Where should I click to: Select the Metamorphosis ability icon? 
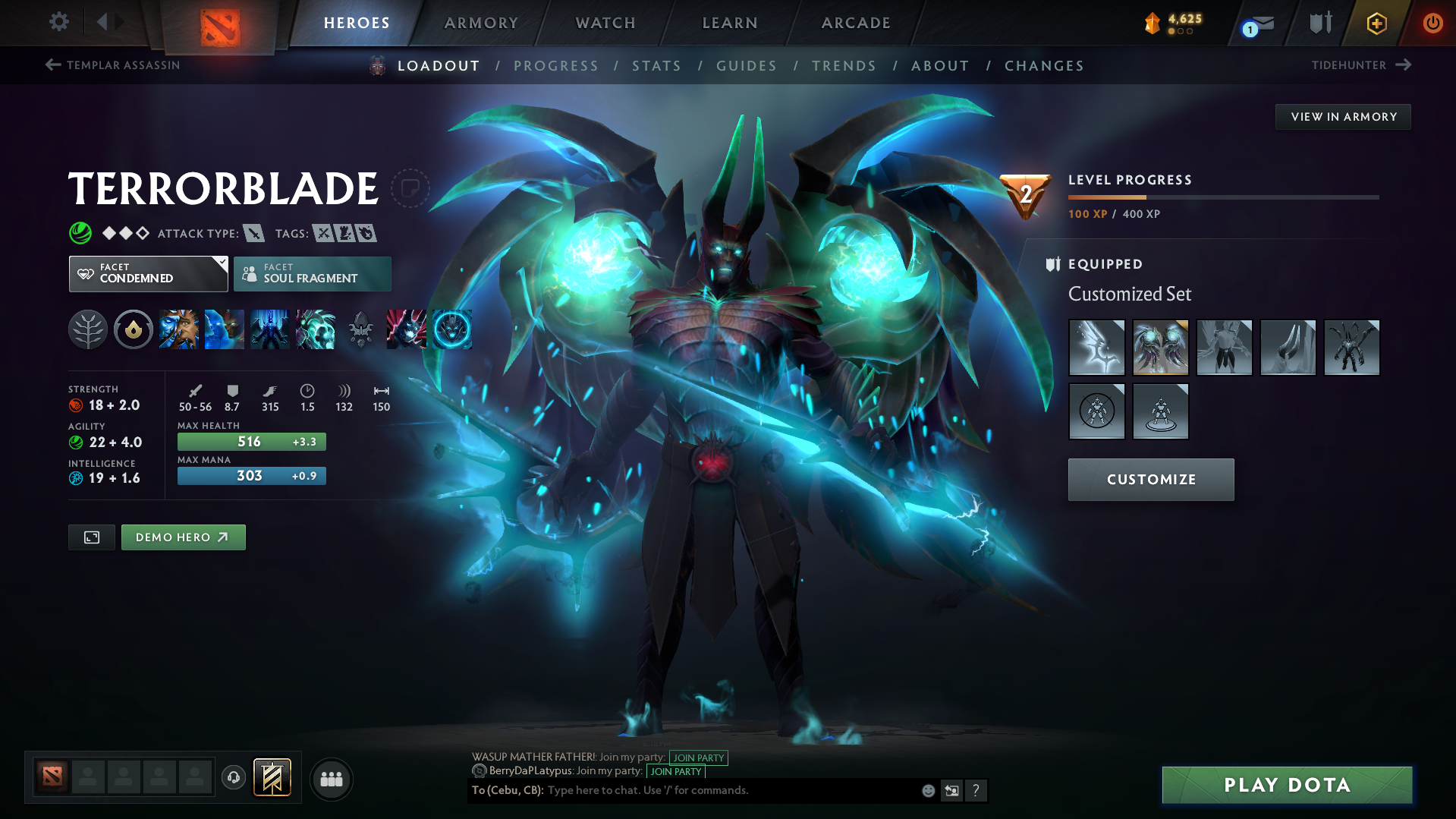tap(269, 329)
